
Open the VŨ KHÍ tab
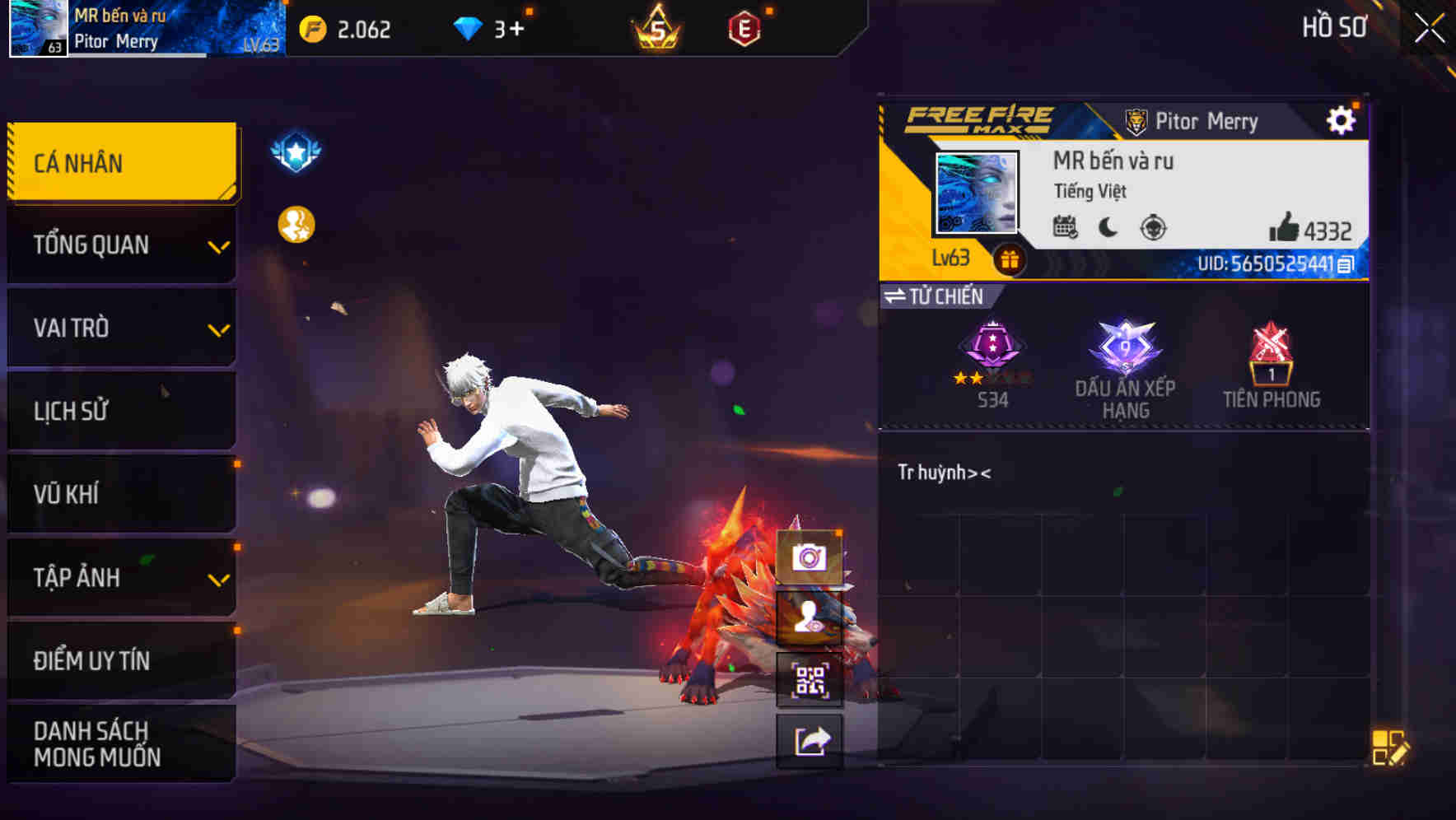121,494
